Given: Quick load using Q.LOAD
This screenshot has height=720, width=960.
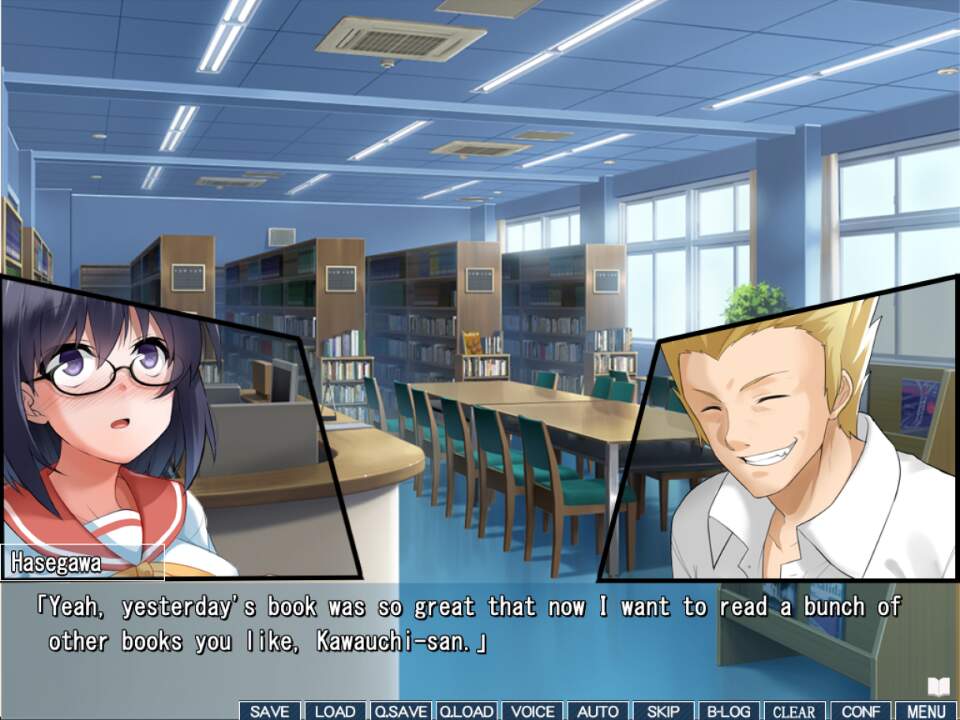Looking at the screenshot, I should click(466, 711).
